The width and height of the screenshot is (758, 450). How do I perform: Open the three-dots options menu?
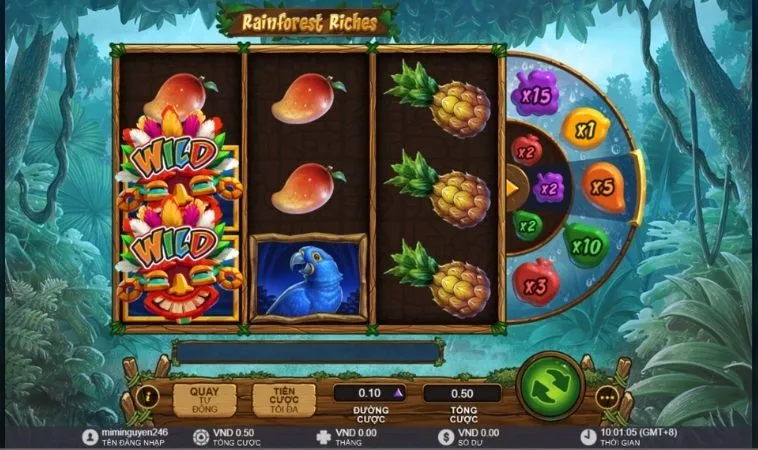(607, 395)
